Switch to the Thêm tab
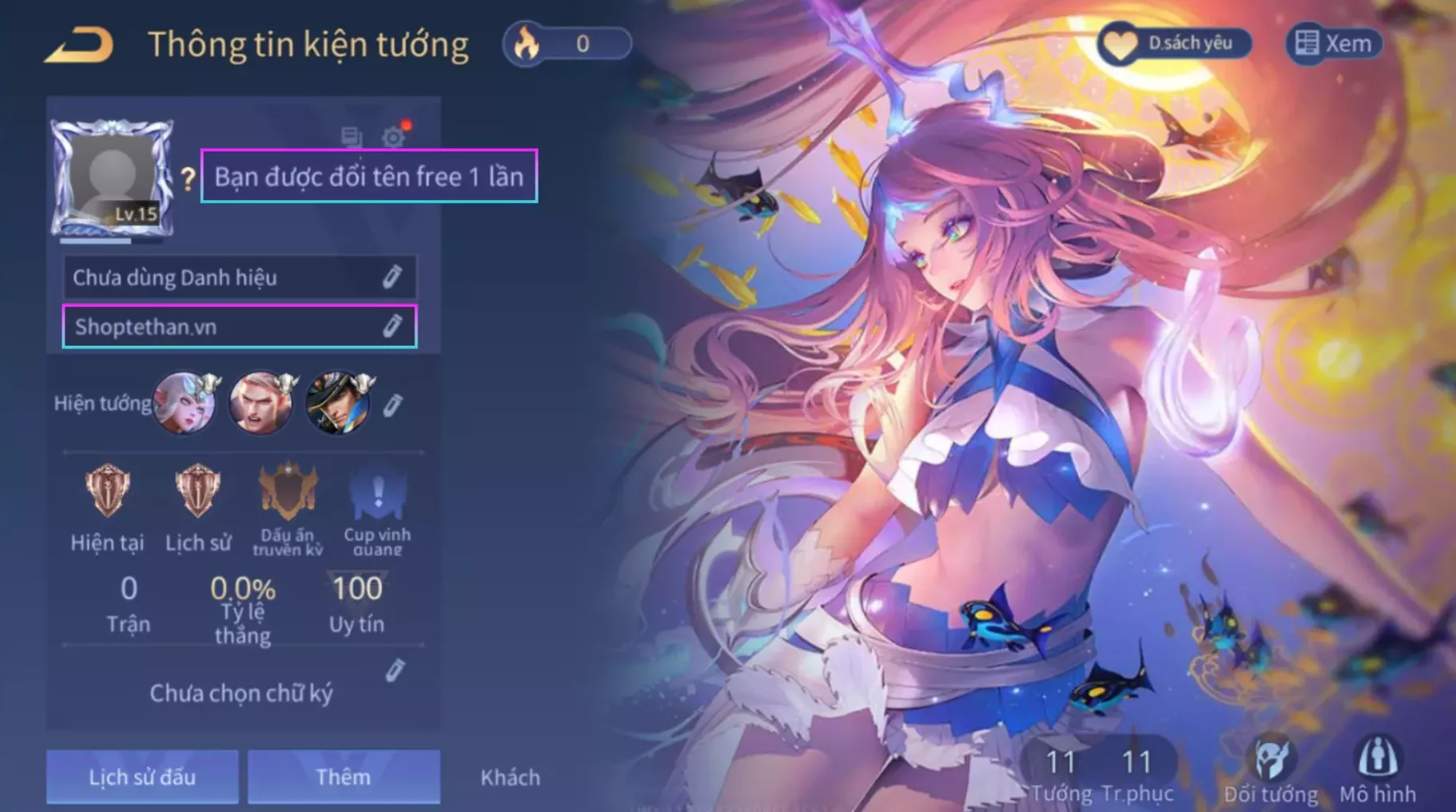 click(343, 777)
